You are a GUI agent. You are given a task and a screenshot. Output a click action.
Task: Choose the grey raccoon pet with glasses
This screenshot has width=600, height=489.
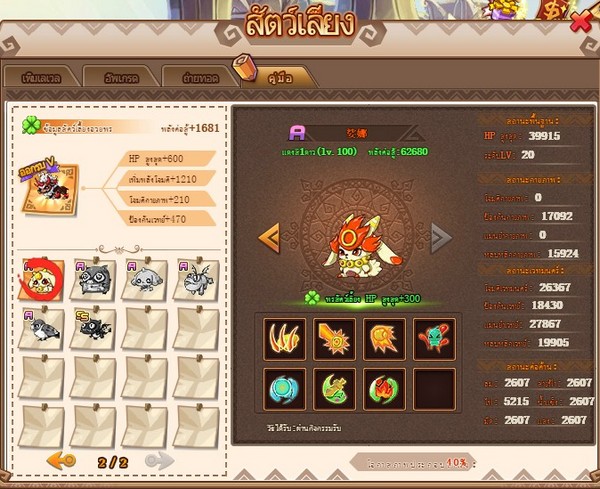[95, 280]
